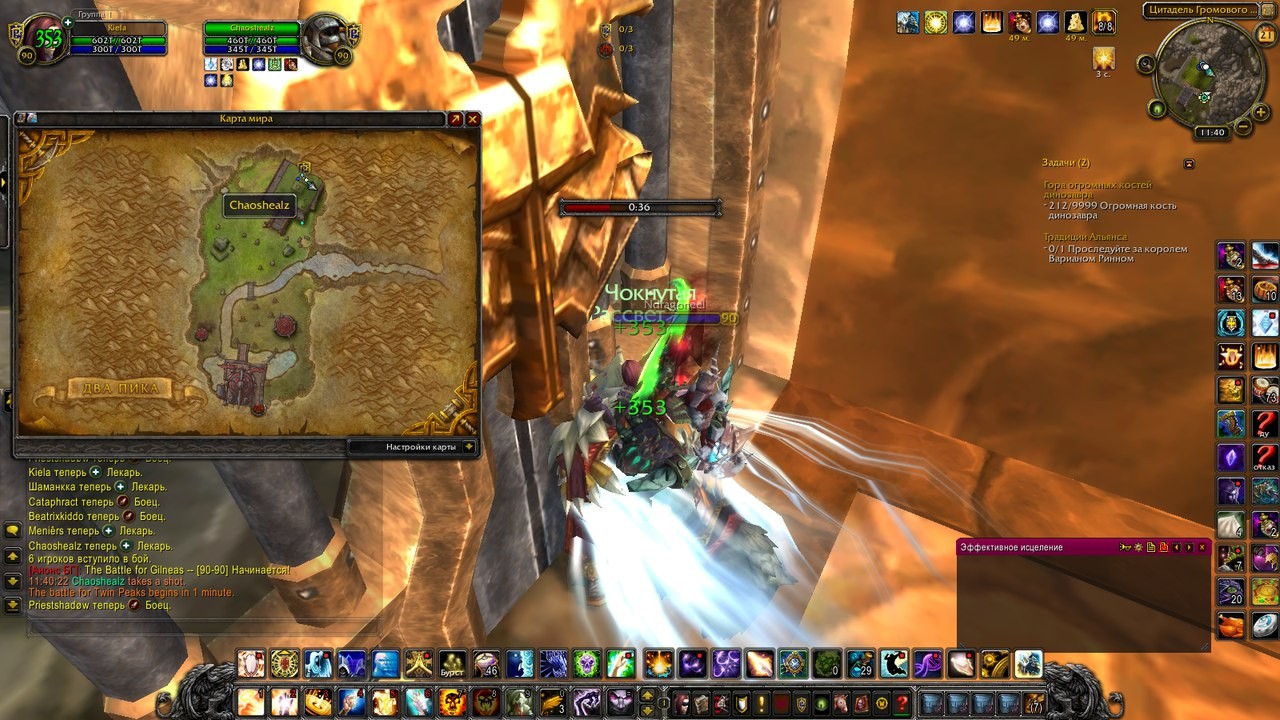Zoom out on the minimap

coord(1243,127)
